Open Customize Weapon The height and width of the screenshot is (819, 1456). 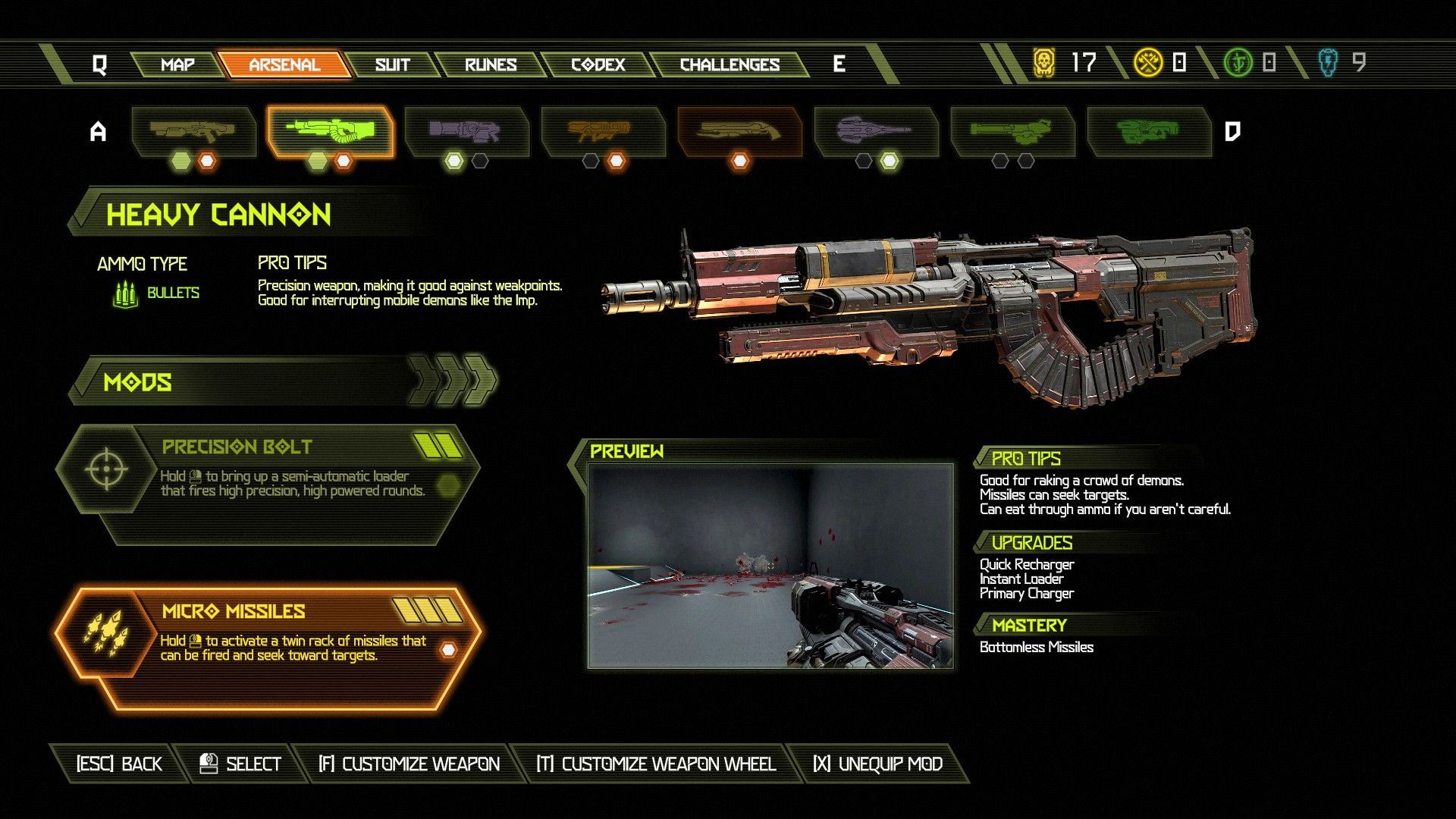pyautogui.click(x=409, y=764)
